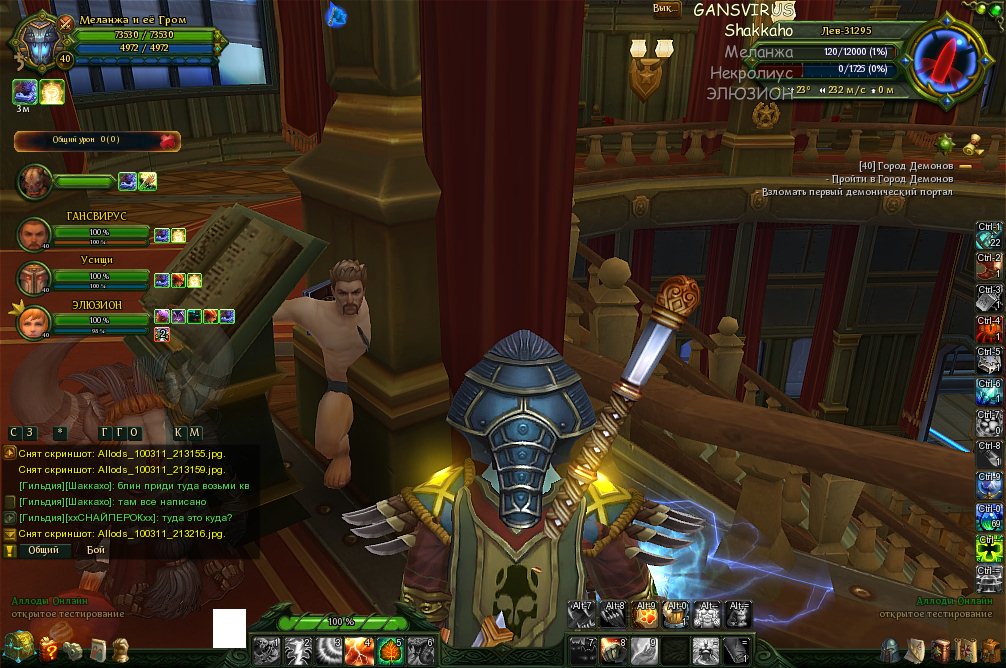Select party member ГАНСВИРУС portrait
1006x668 pixels.
[34, 235]
